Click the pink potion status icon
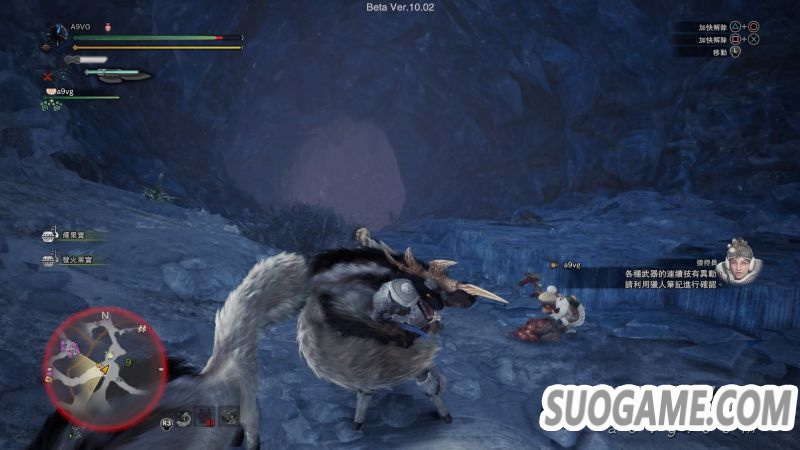 107,28
